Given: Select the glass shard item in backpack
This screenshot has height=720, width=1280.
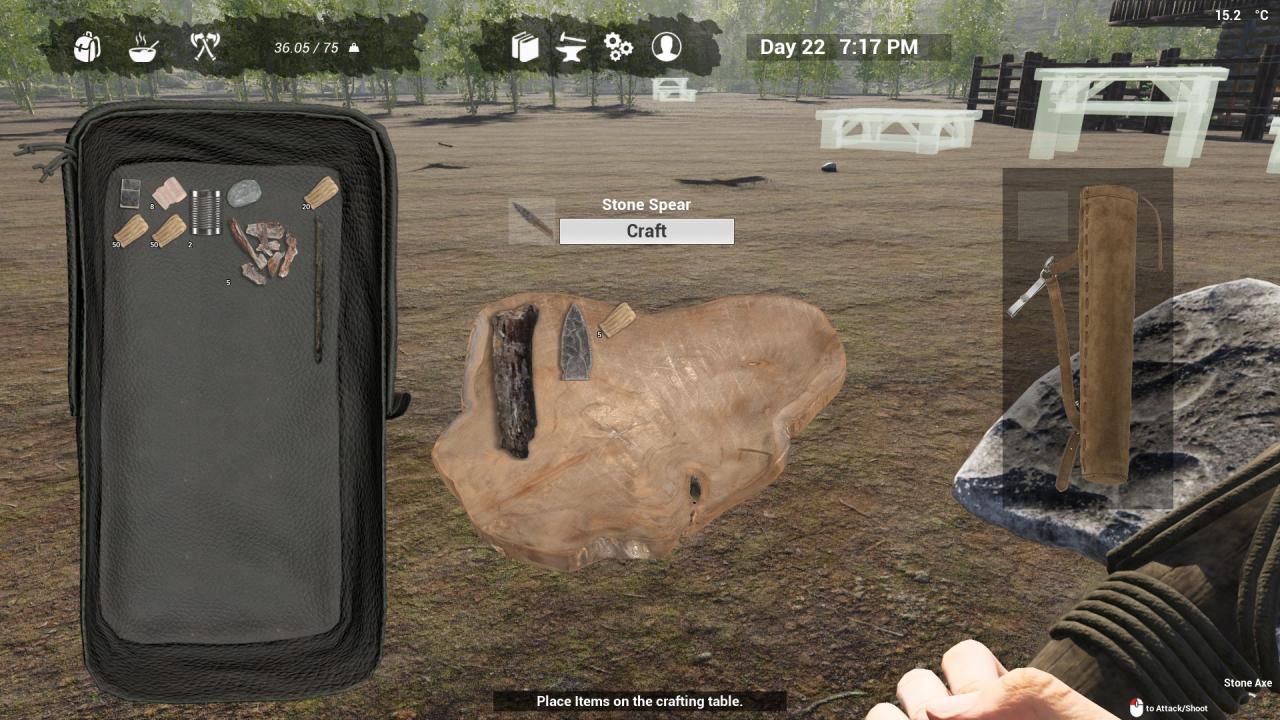Looking at the screenshot, I should pos(130,192).
